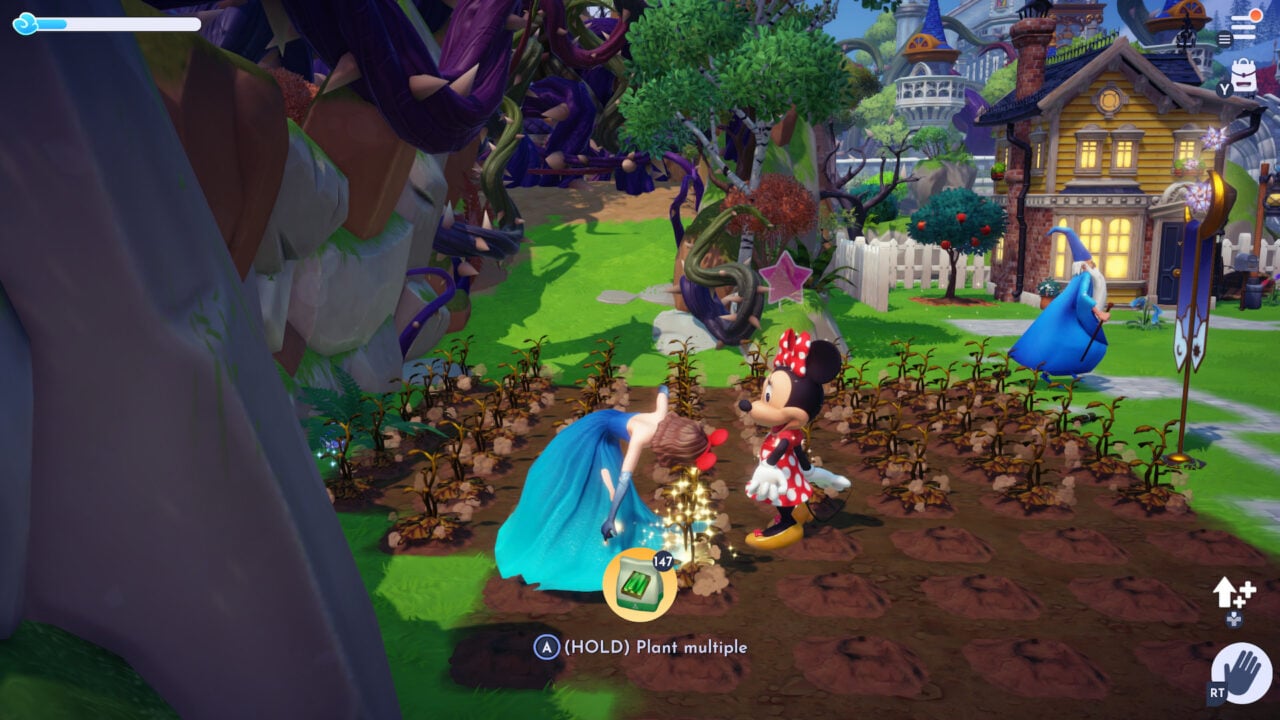Click the RT button badge on hand tool

pos(1217,691)
